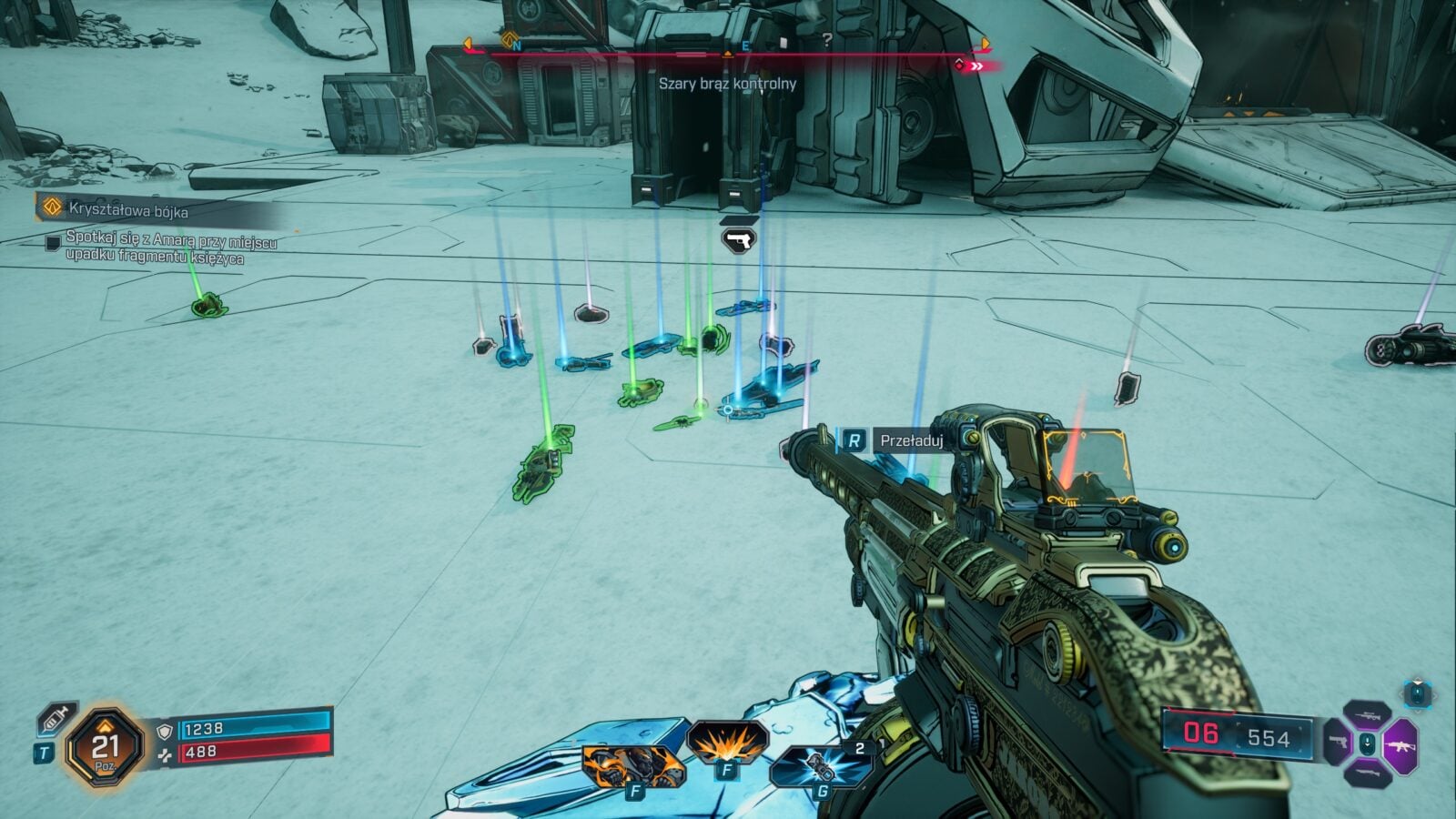
Task: Open the Kryształowa bójka quest tracker
Action: (x=128, y=210)
